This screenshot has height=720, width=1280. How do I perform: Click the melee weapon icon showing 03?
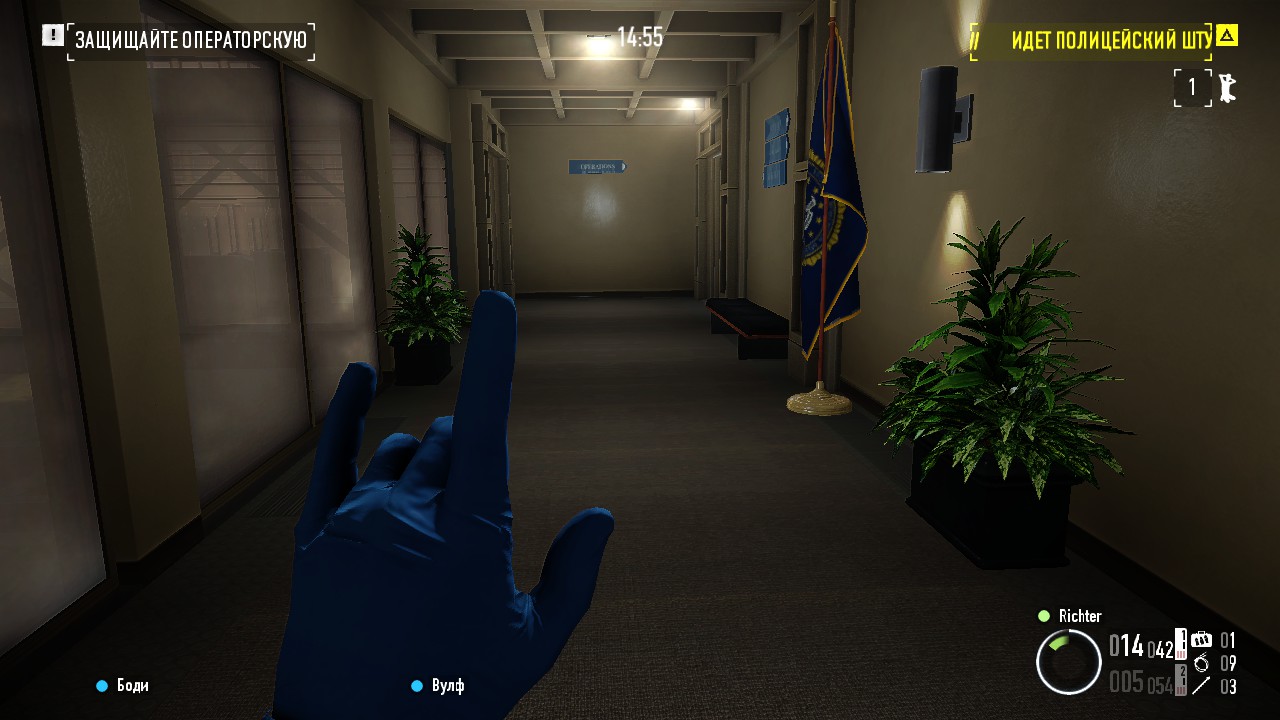point(1200,685)
